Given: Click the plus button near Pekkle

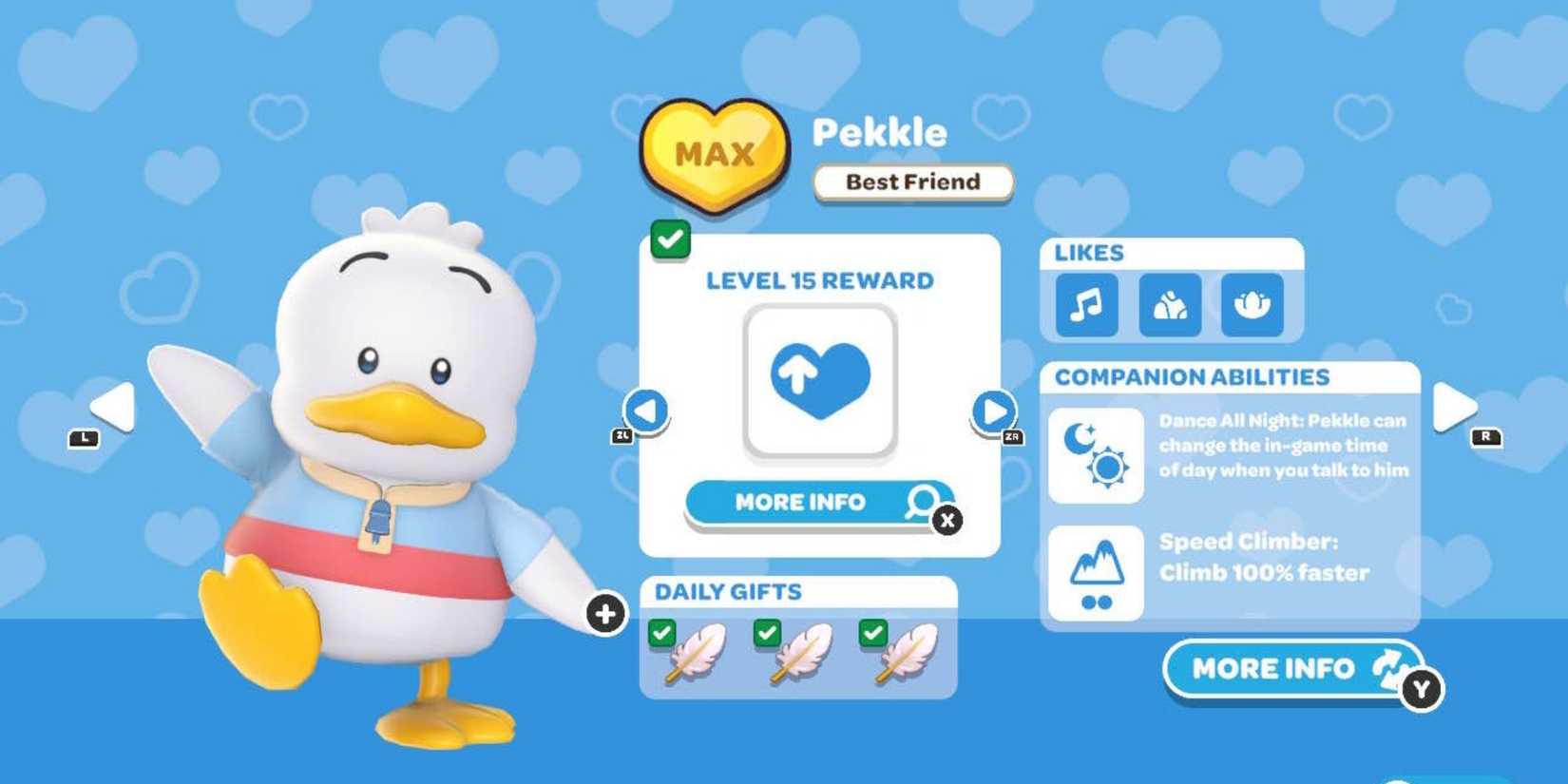Looking at the screenshot, I should click(604, 615).
